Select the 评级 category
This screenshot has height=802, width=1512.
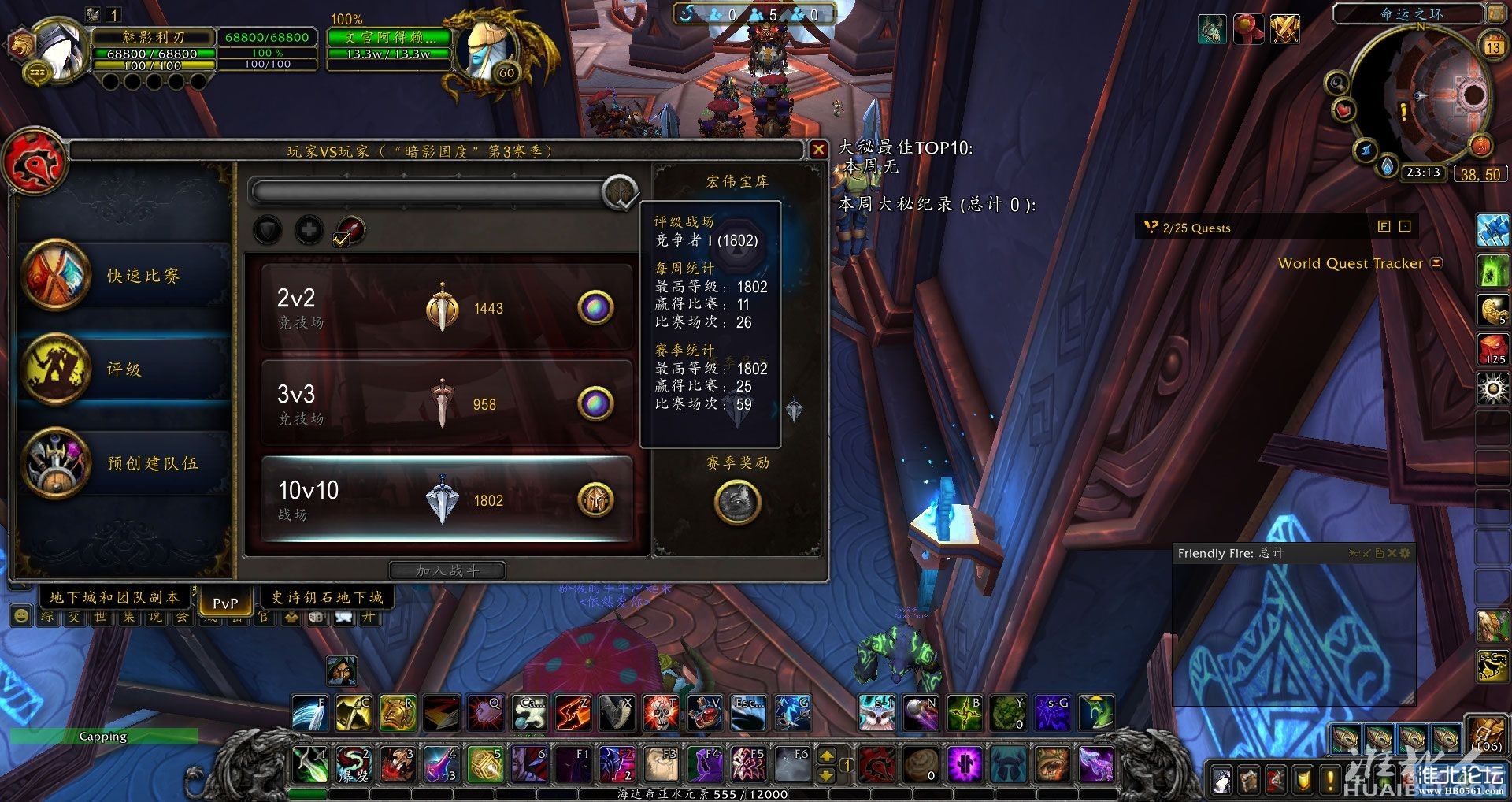tap(126, 369)
